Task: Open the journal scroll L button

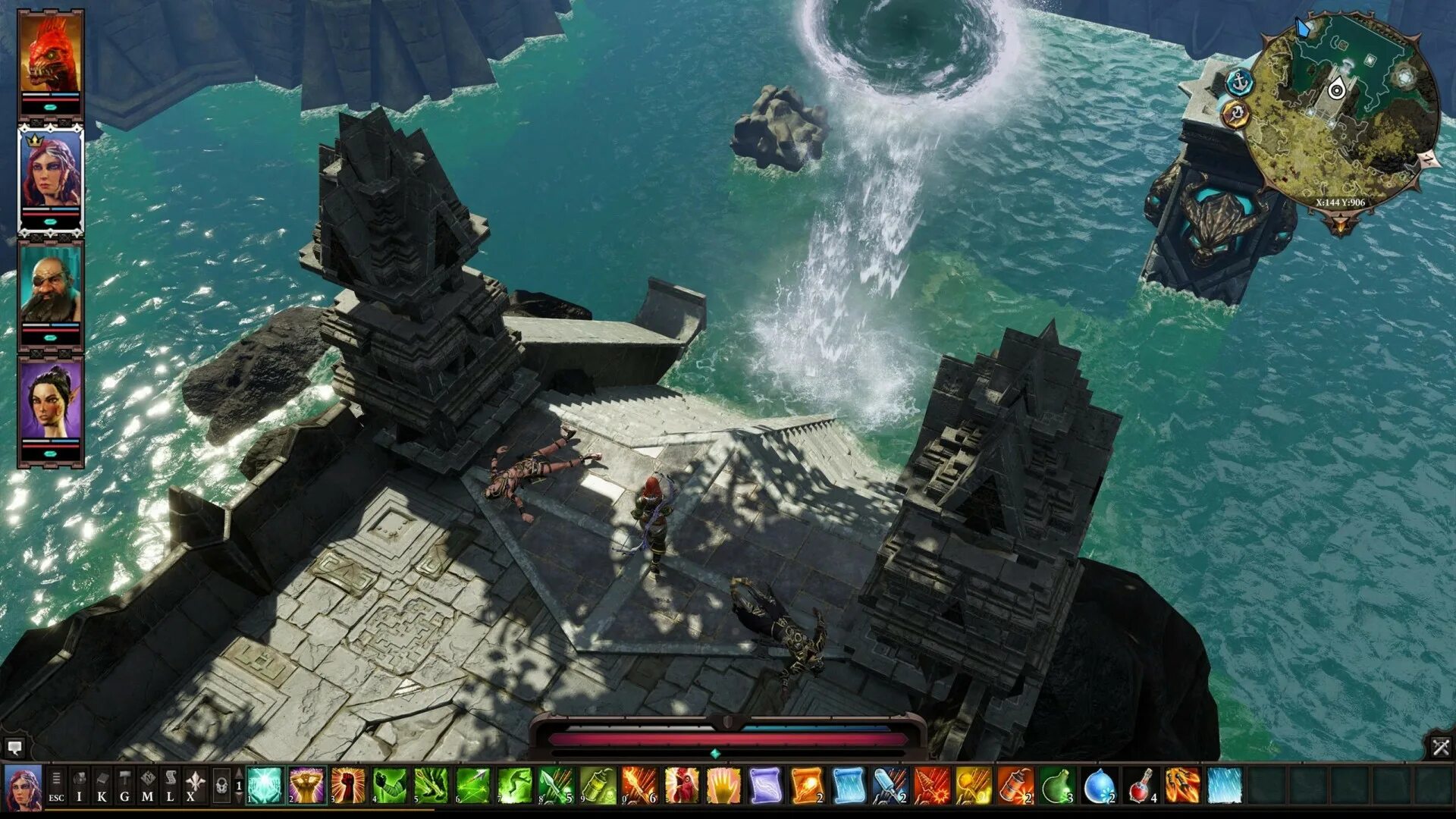Action: (170, 787)
